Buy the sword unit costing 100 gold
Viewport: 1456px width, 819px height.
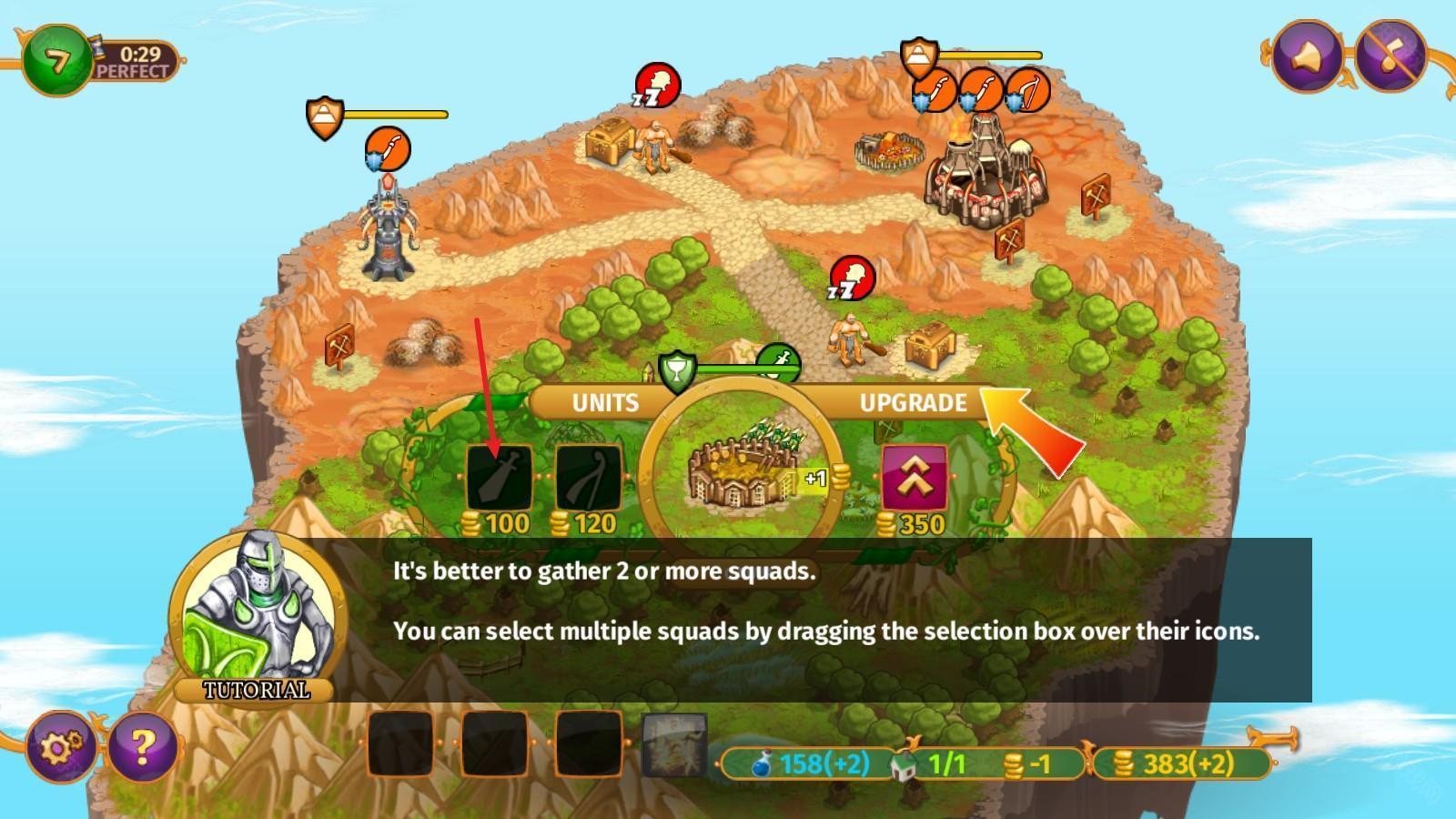[499, 478]
